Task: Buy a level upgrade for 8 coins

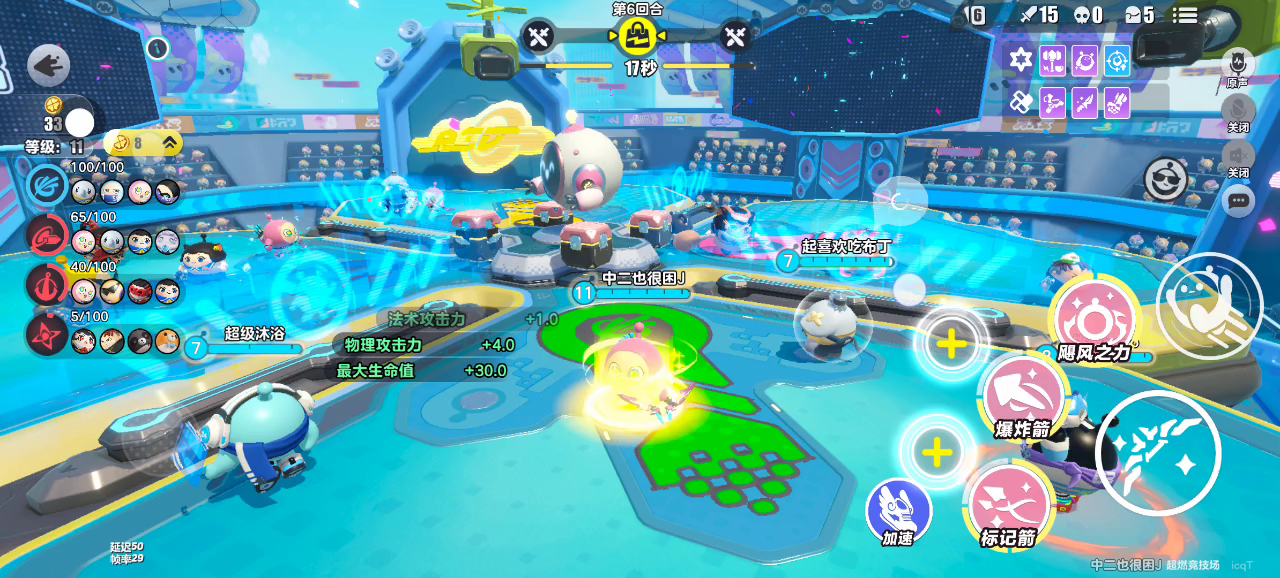Action: click(145, 142)
